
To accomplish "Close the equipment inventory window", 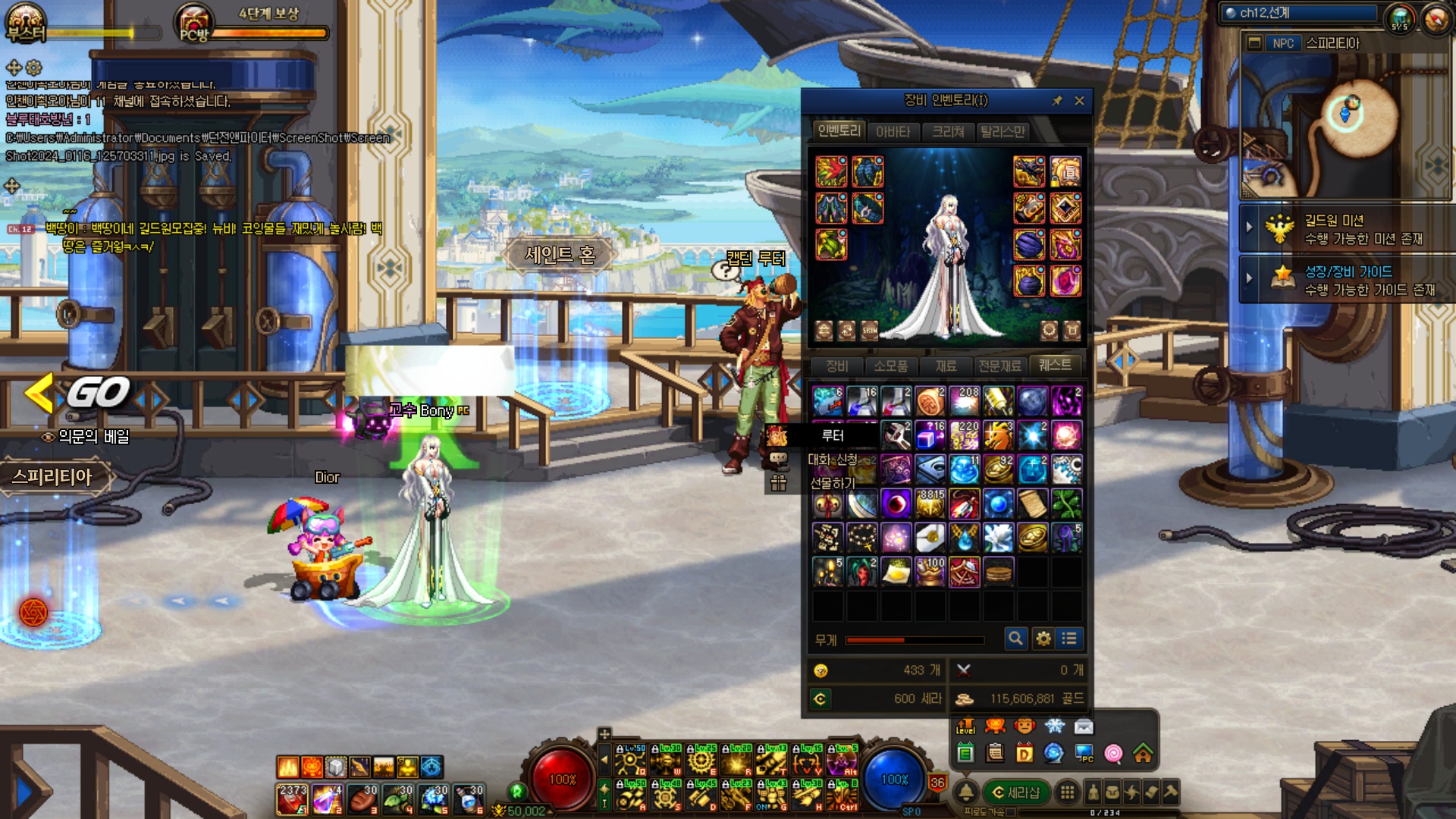I will tap(1079, 101).
